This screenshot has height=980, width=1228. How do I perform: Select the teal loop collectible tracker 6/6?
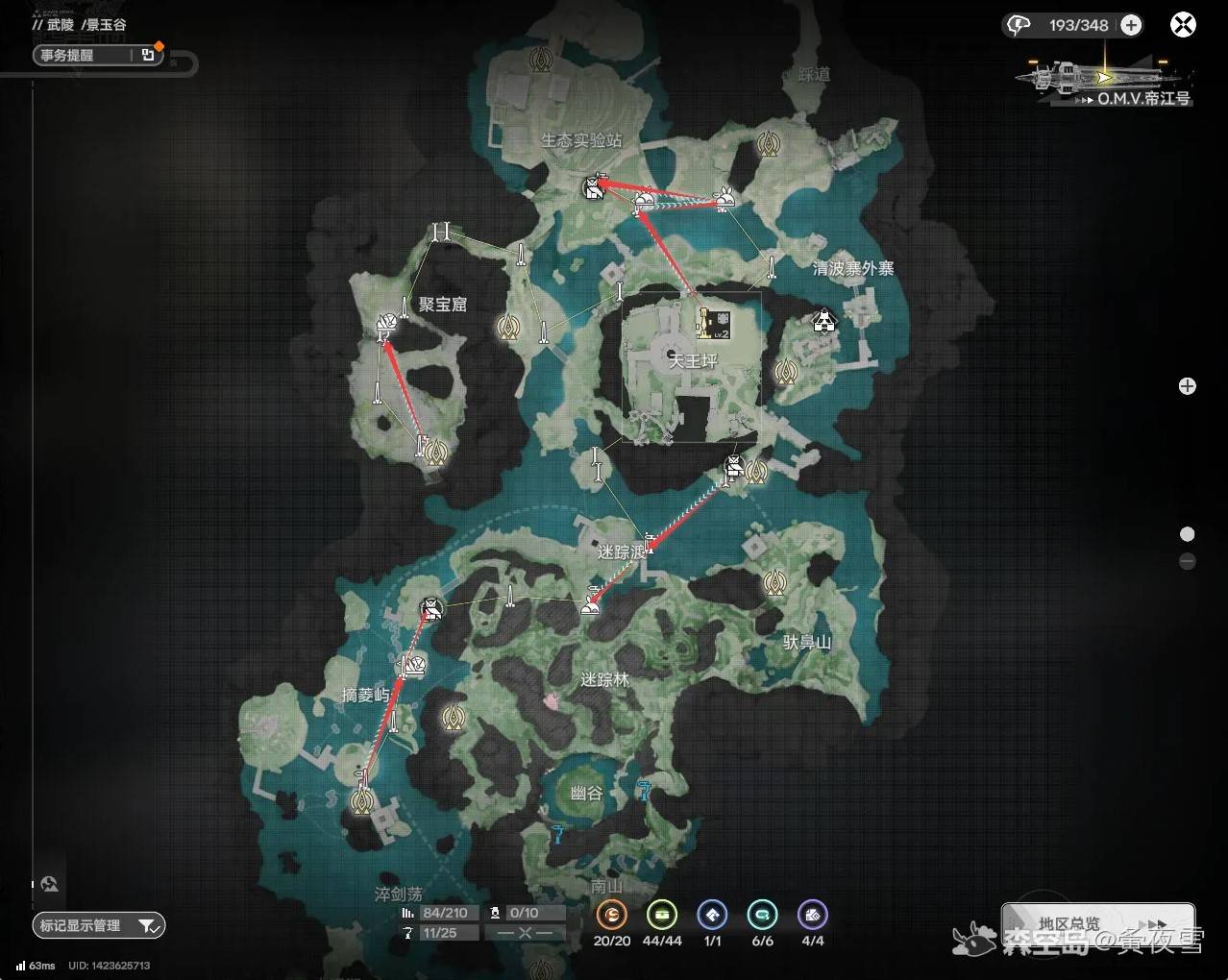pos(762,915)
